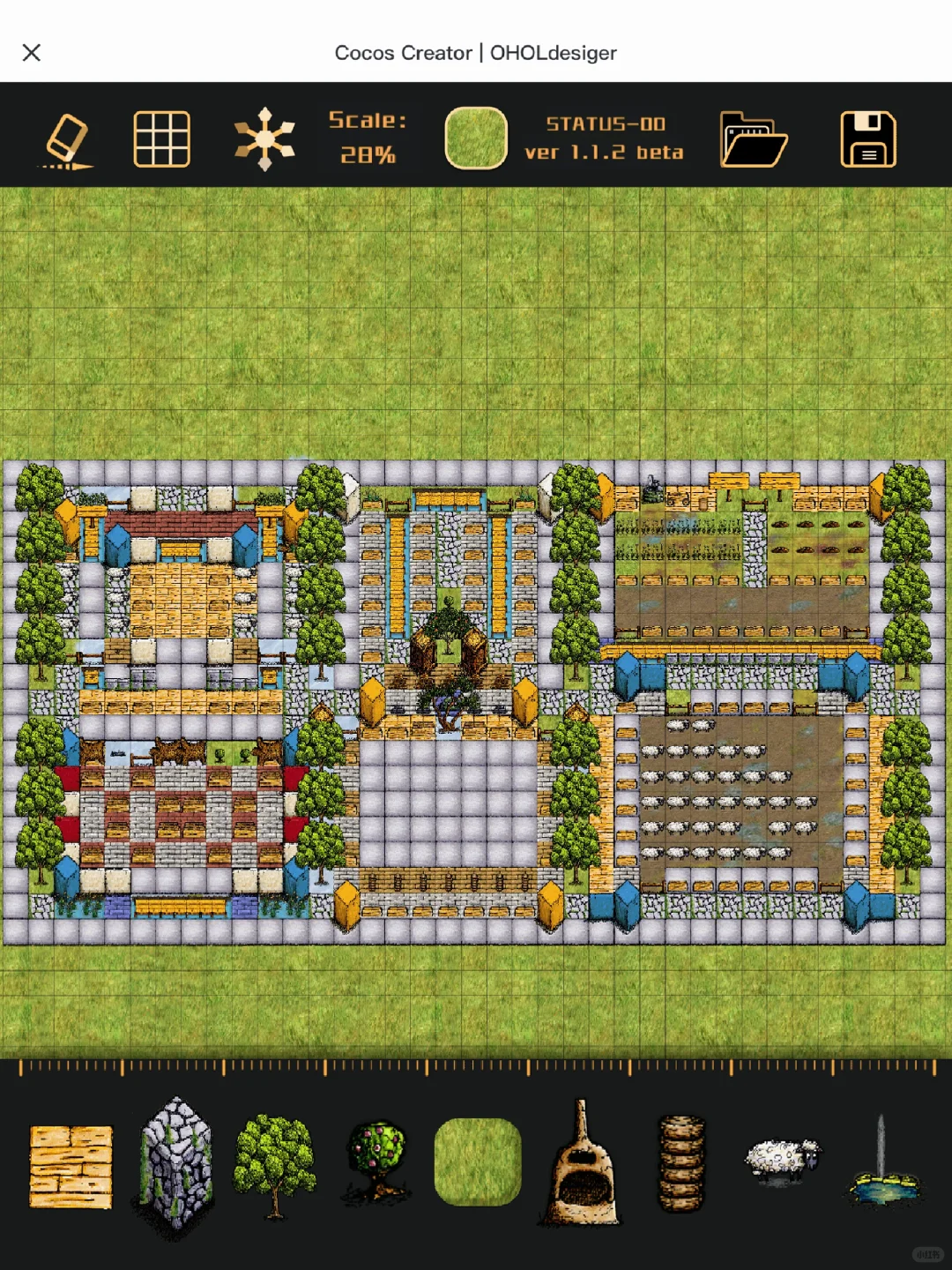This screenshot has height=1270, width=952.
Task: Toggle the grid overlay icon
Action: pos(161,139)
